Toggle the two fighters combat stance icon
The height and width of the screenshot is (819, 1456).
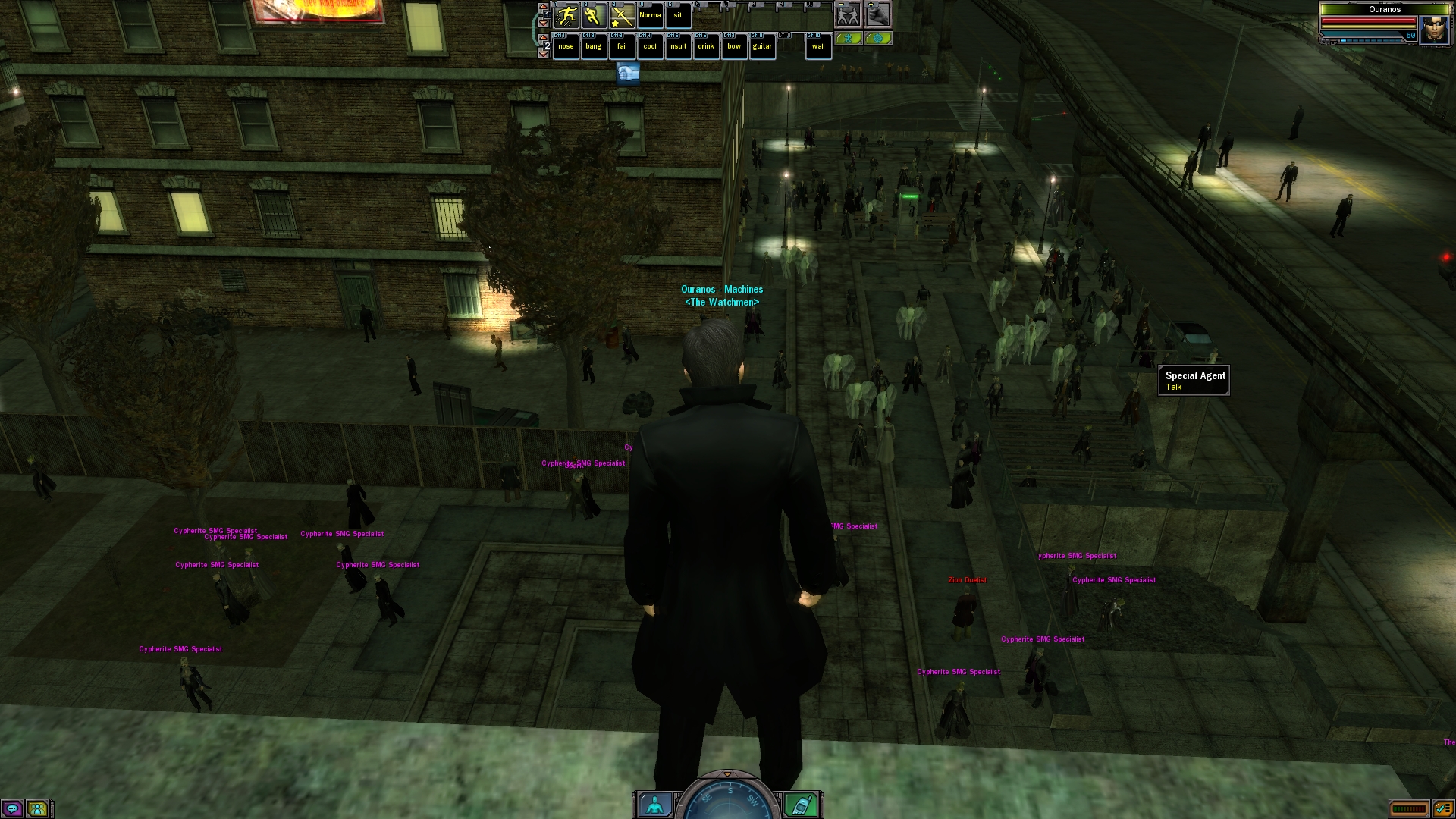[848, 15]
